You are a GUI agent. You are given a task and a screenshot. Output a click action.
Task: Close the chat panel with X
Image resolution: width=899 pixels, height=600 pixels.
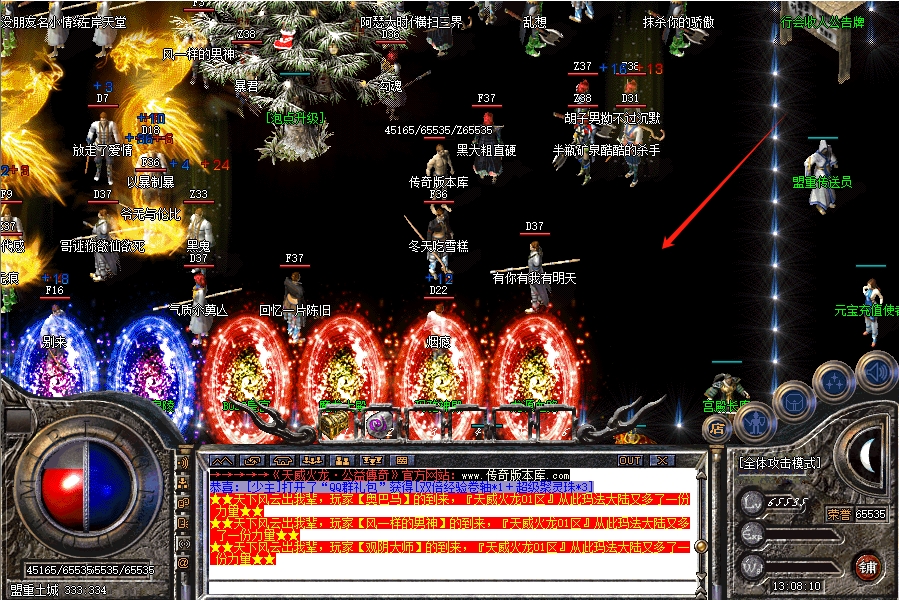tap(661, 461)
